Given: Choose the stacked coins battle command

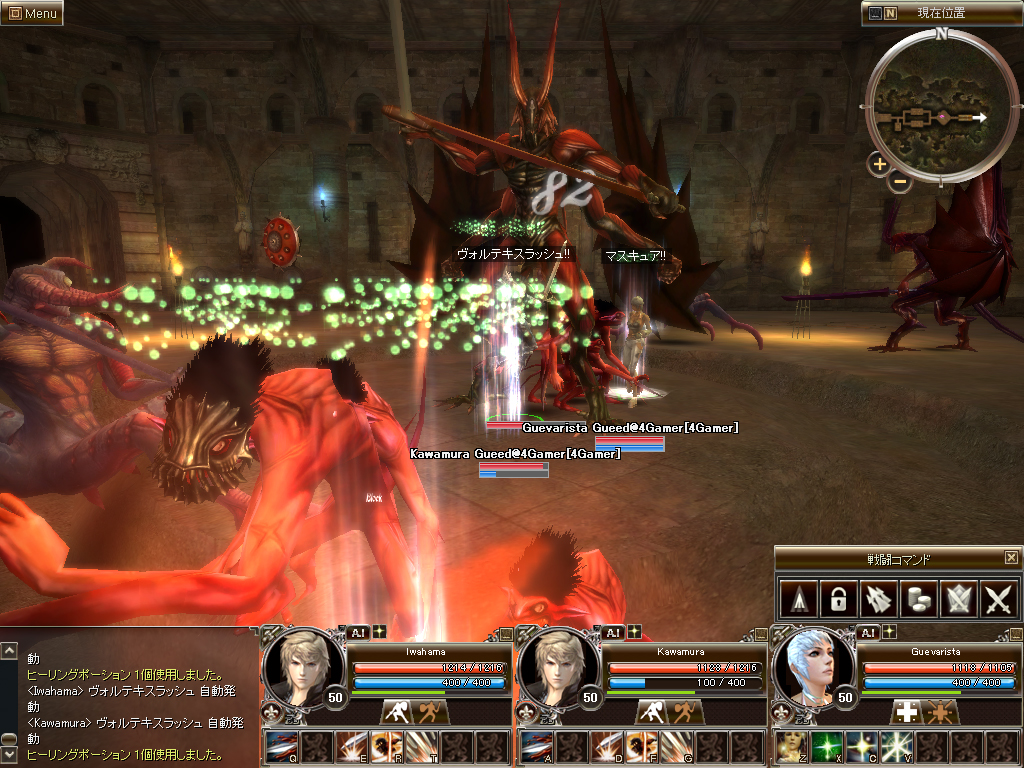Looking at the screenshot, I should (918, 599).
